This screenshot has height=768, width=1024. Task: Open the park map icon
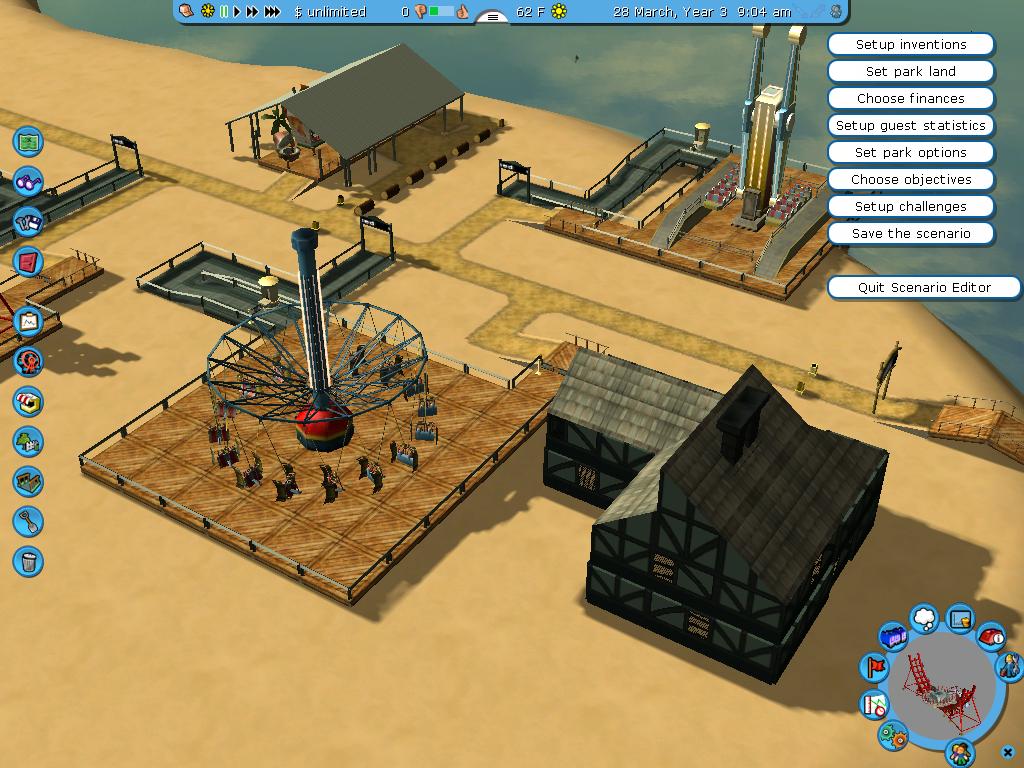(28, 141)
